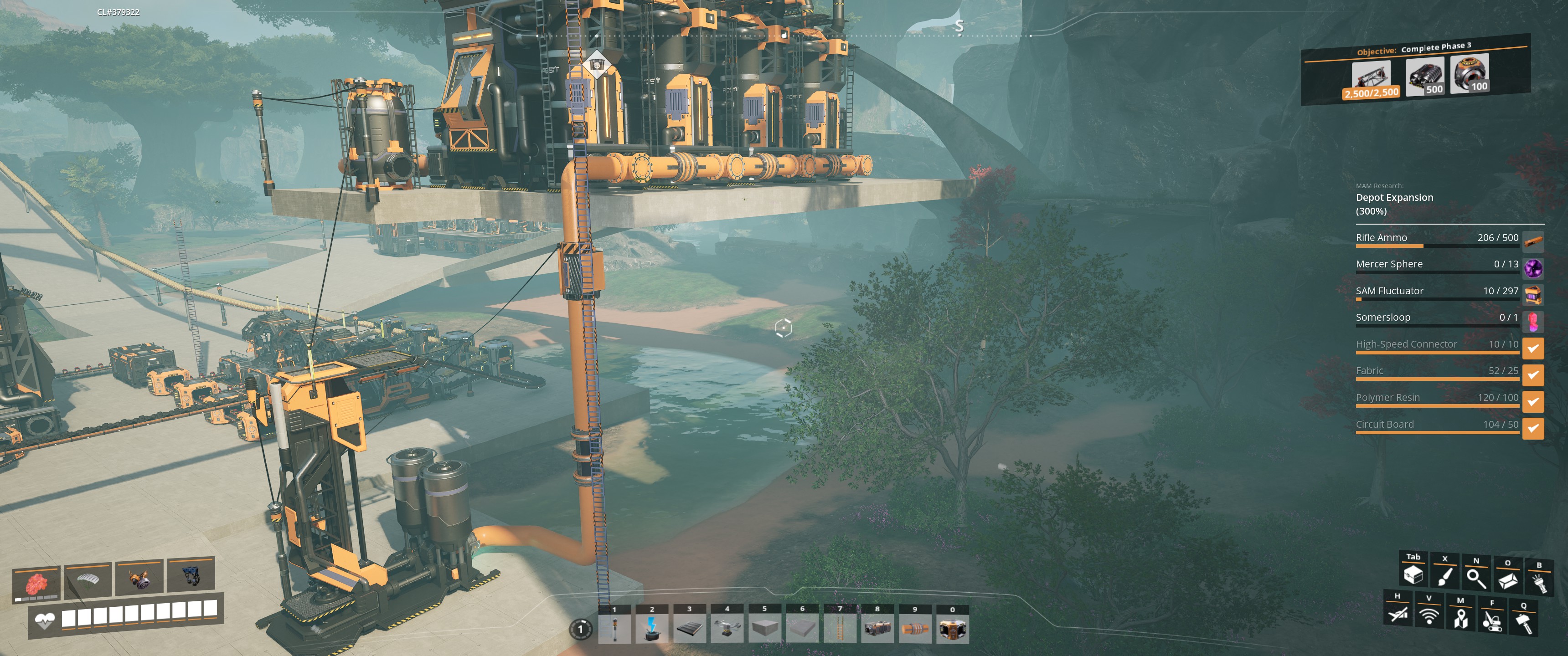Image resolution: width=1568 pixels, height=656 pixels.
Task: Choose the conveyor belt hotbar slot
Action: click(x=689, y=628)
